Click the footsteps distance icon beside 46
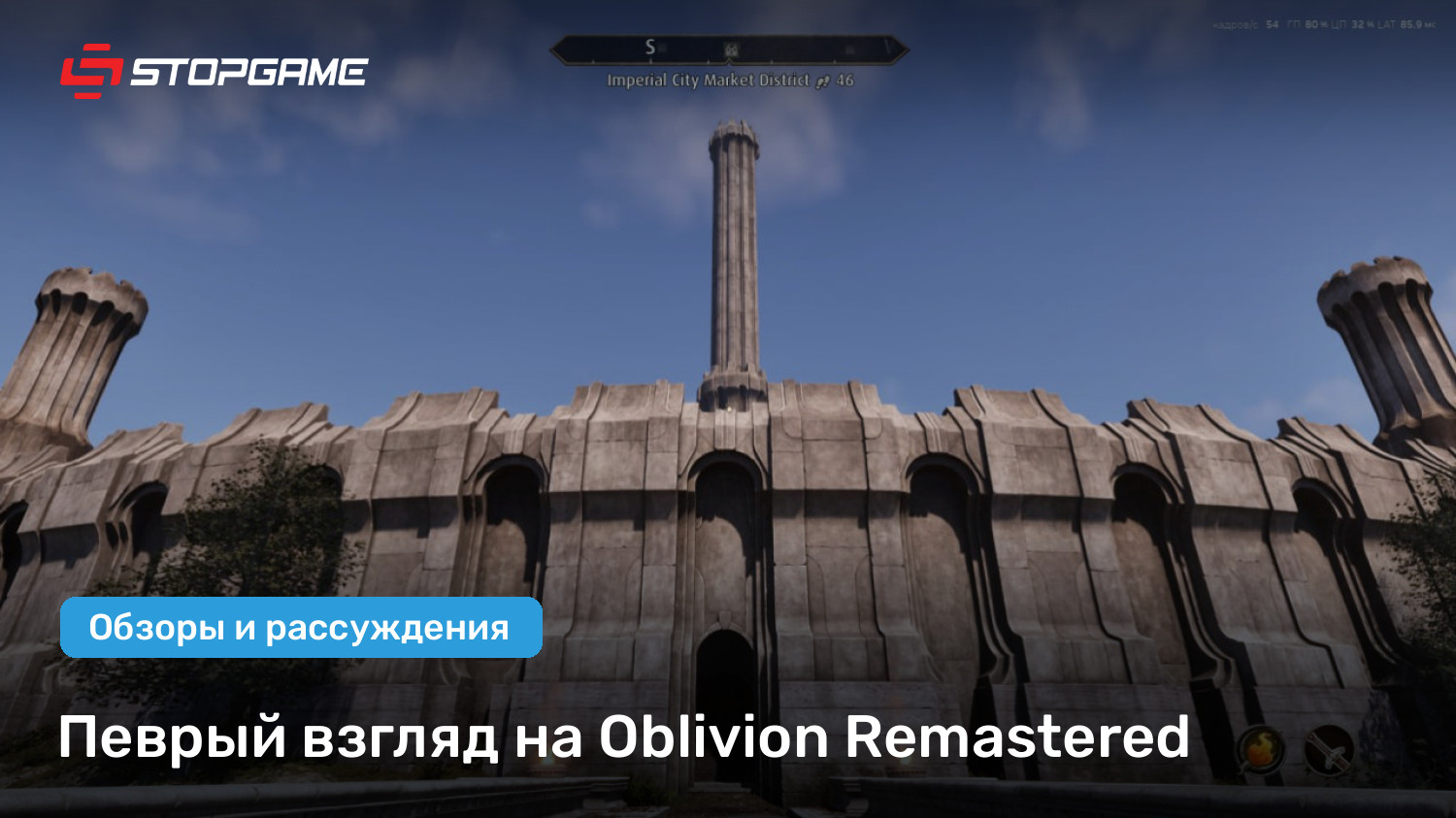Image resolution: width=1456 pixels, height=818 pixels. click(823, 82)
